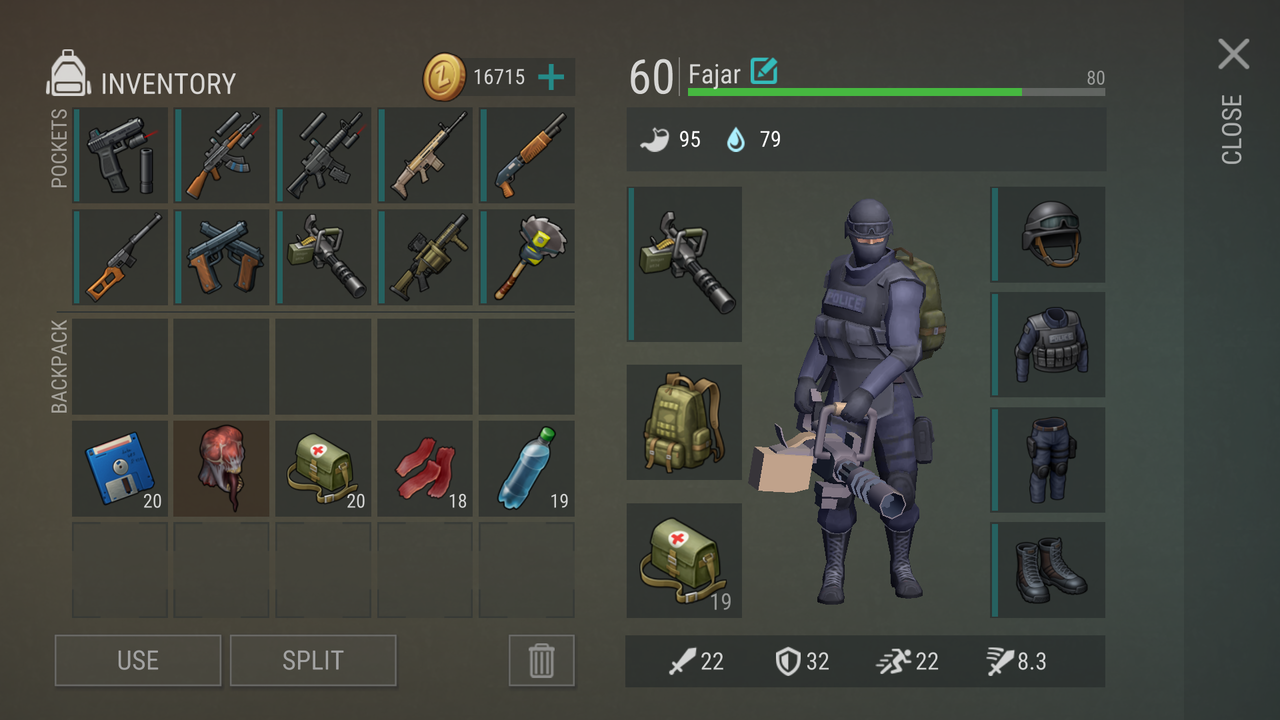
Task: Open the equipped minigun weapon slot
Action: (686, 264)
